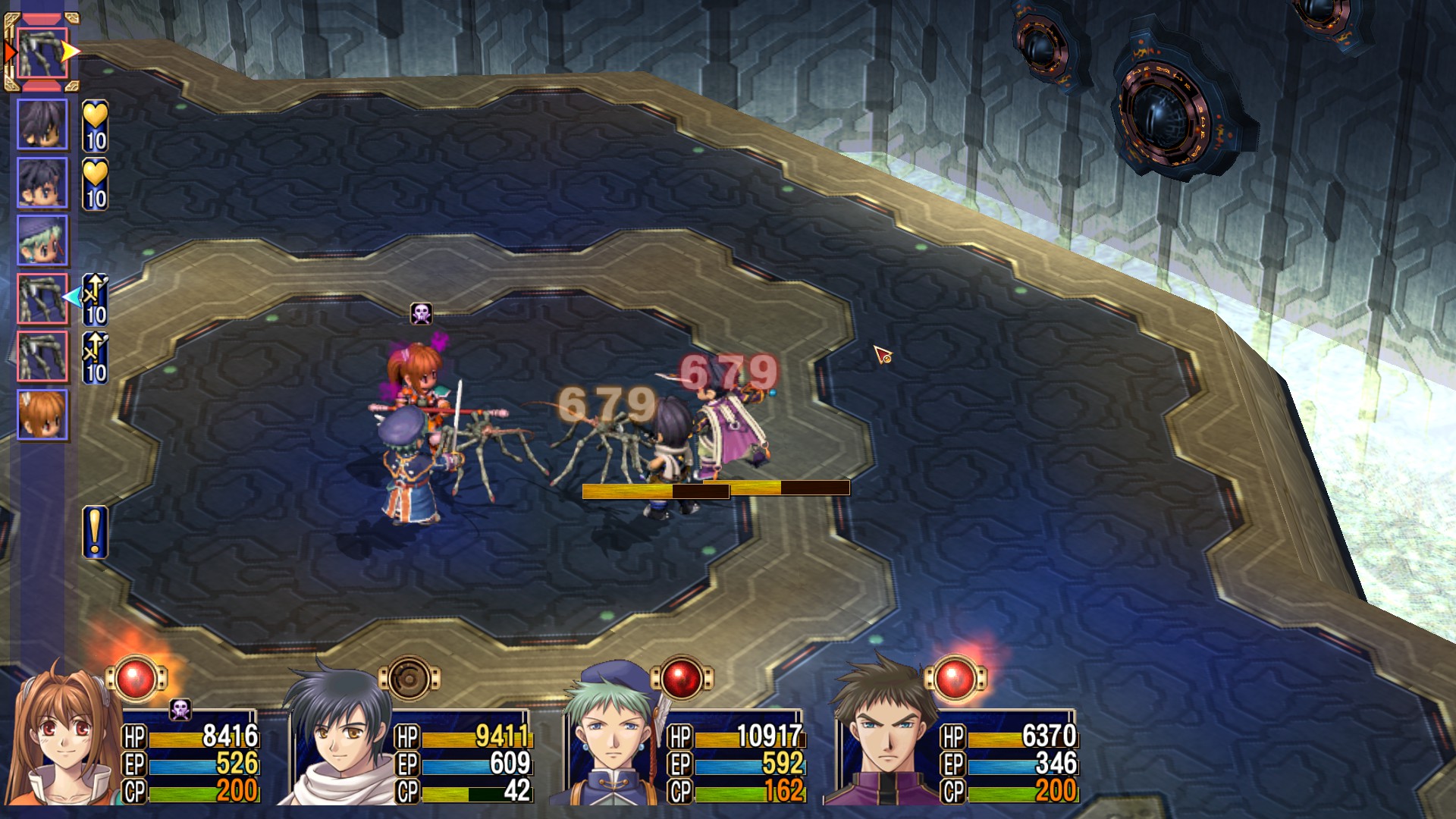Activate the glowing S-Break orb above Estelle's stats
The width and height of the screenshot is (1456, 819).
click(x=136, y=677)
